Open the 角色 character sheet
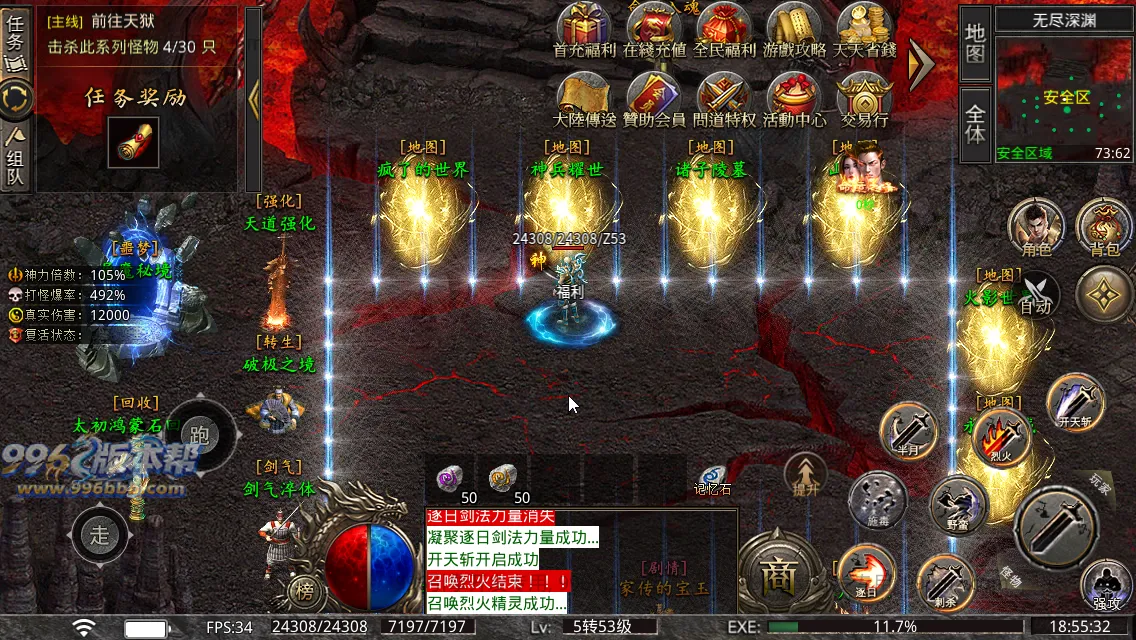This screenshot has height=640, width=1136. [1035, 227]
